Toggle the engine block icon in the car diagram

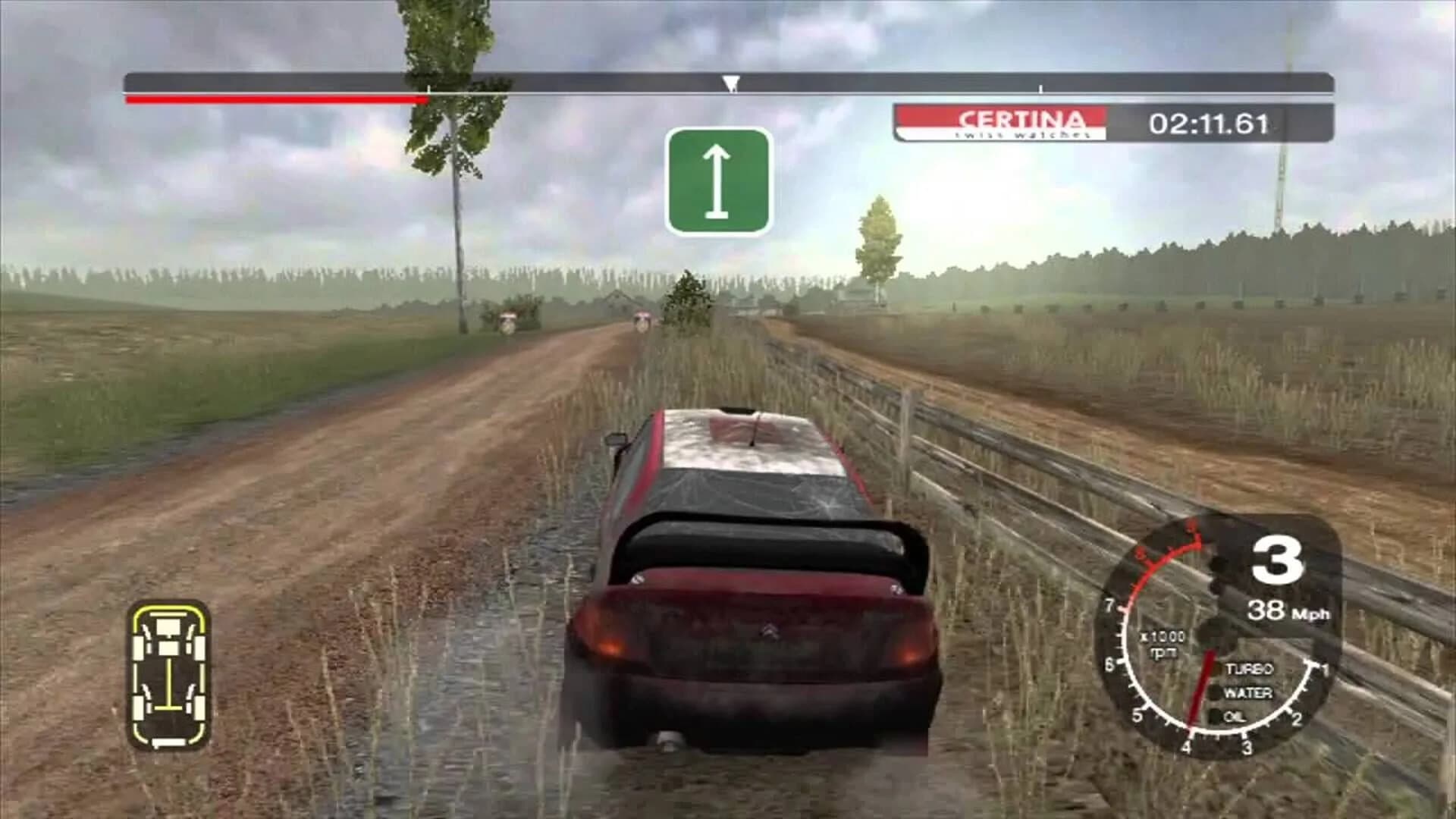pyautogui.click(x=168, y=626)
